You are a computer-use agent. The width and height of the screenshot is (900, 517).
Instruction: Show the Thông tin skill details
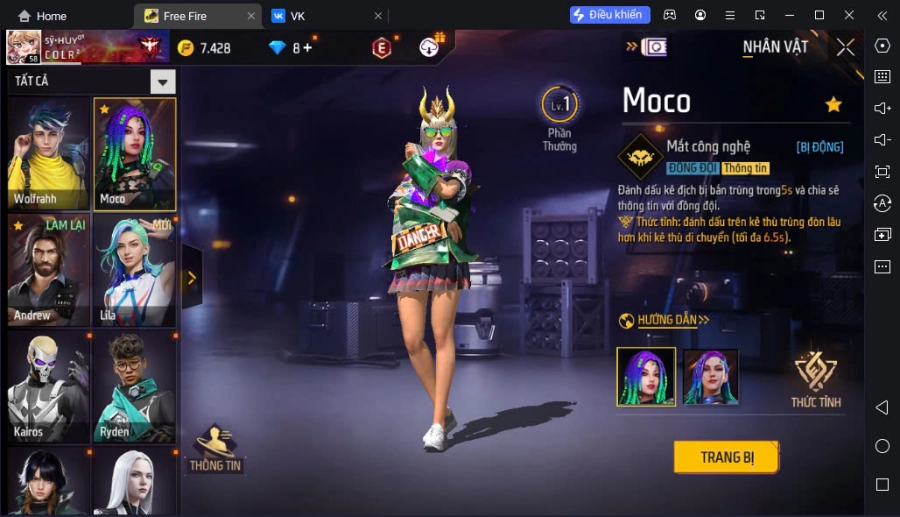(x=746, y=168)
